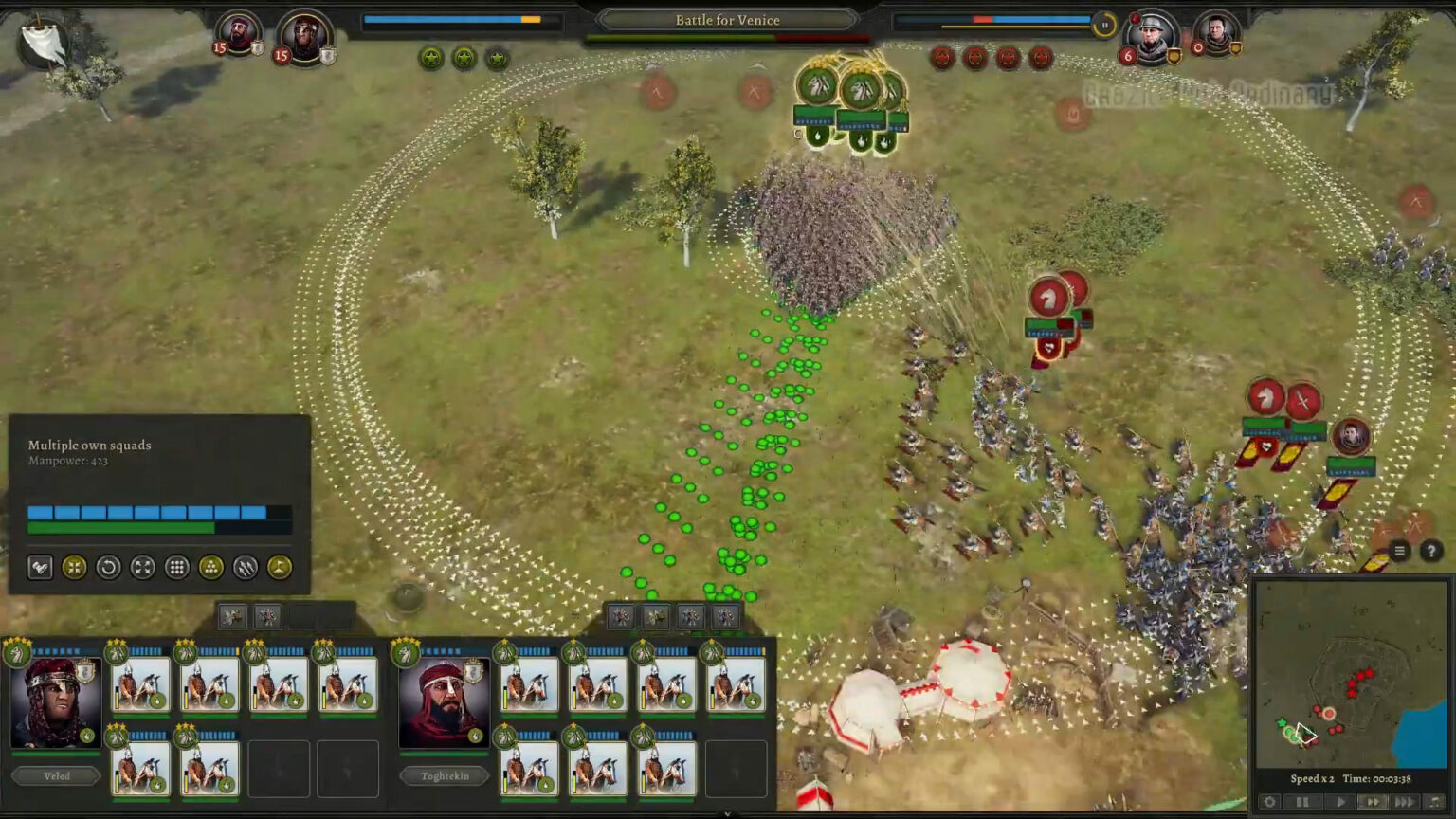Pick the wedge formation icon
Screen dimensions: 1456x819
tap(211, 567)
